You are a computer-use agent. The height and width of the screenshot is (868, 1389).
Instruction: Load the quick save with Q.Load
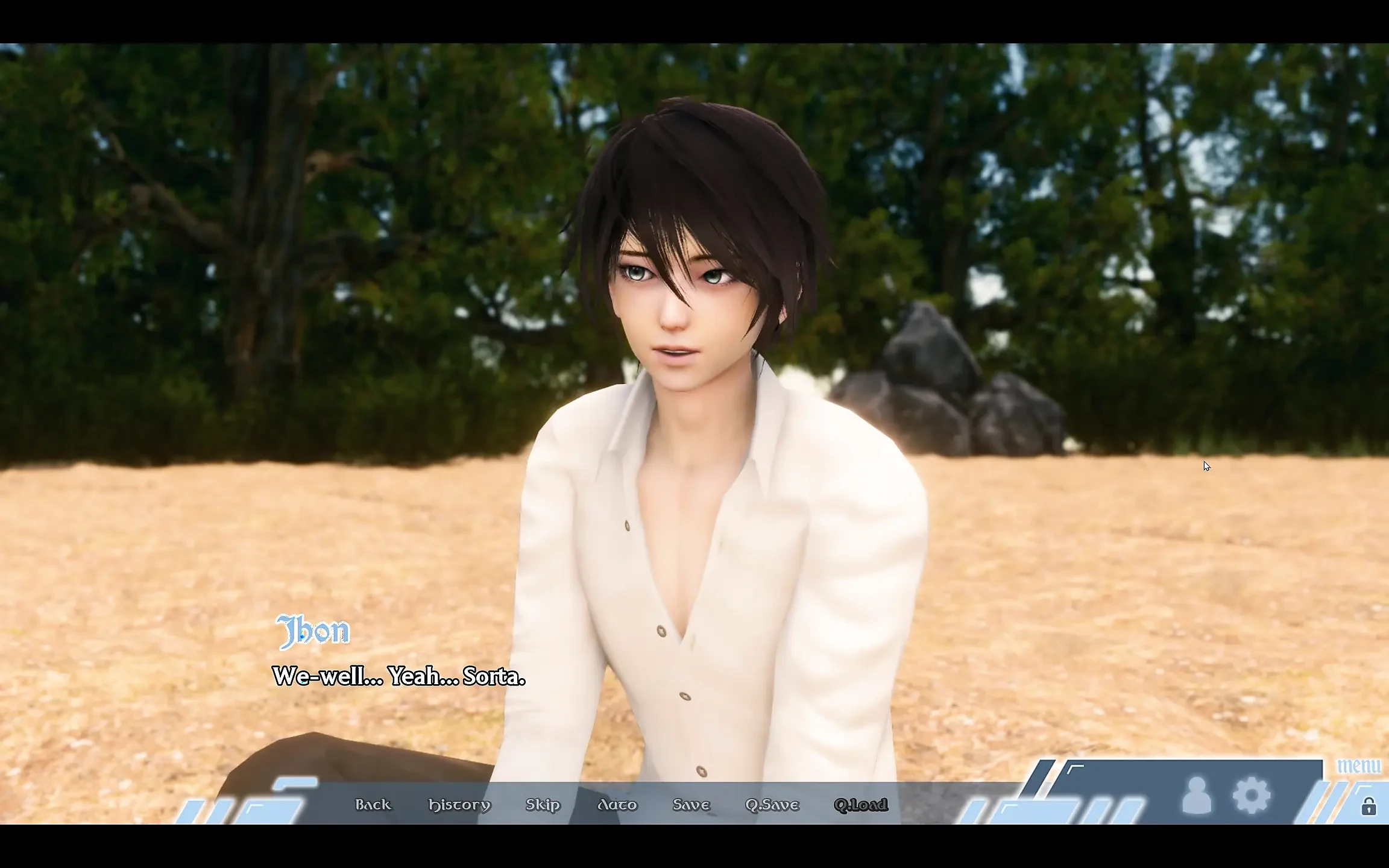click(x=860, y=805)
